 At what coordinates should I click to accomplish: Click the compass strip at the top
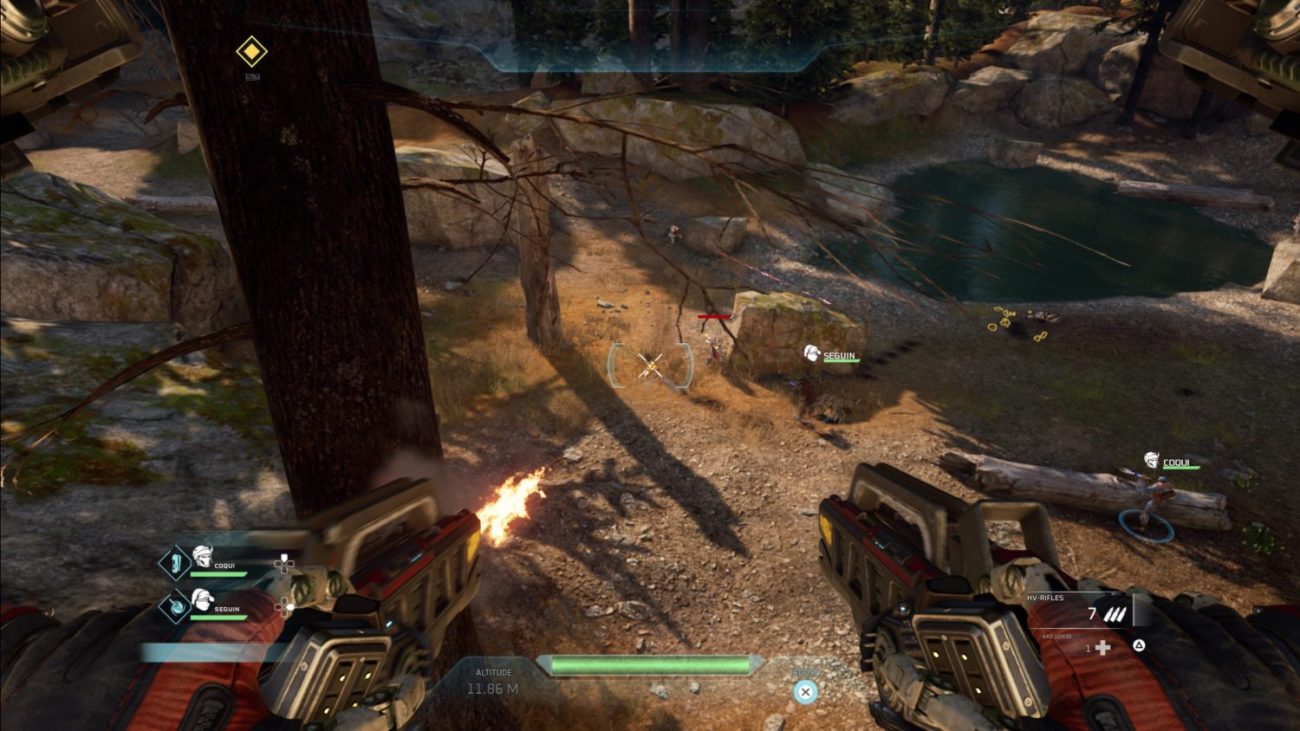click(650, 56)
